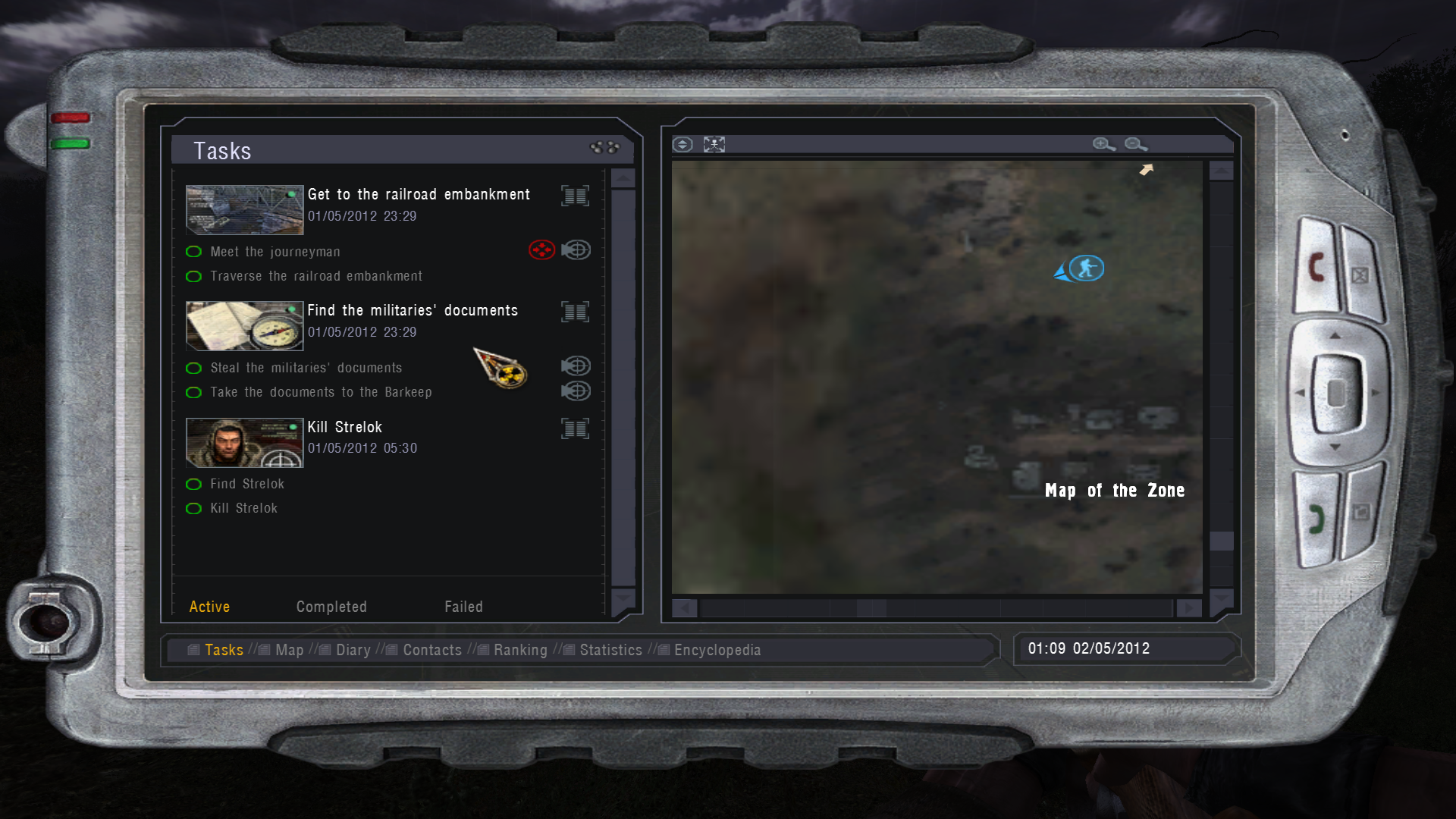This screenshot has height=819, width=1456.
Task: Zoom out on the map
Action: [x=1135, y=144]
